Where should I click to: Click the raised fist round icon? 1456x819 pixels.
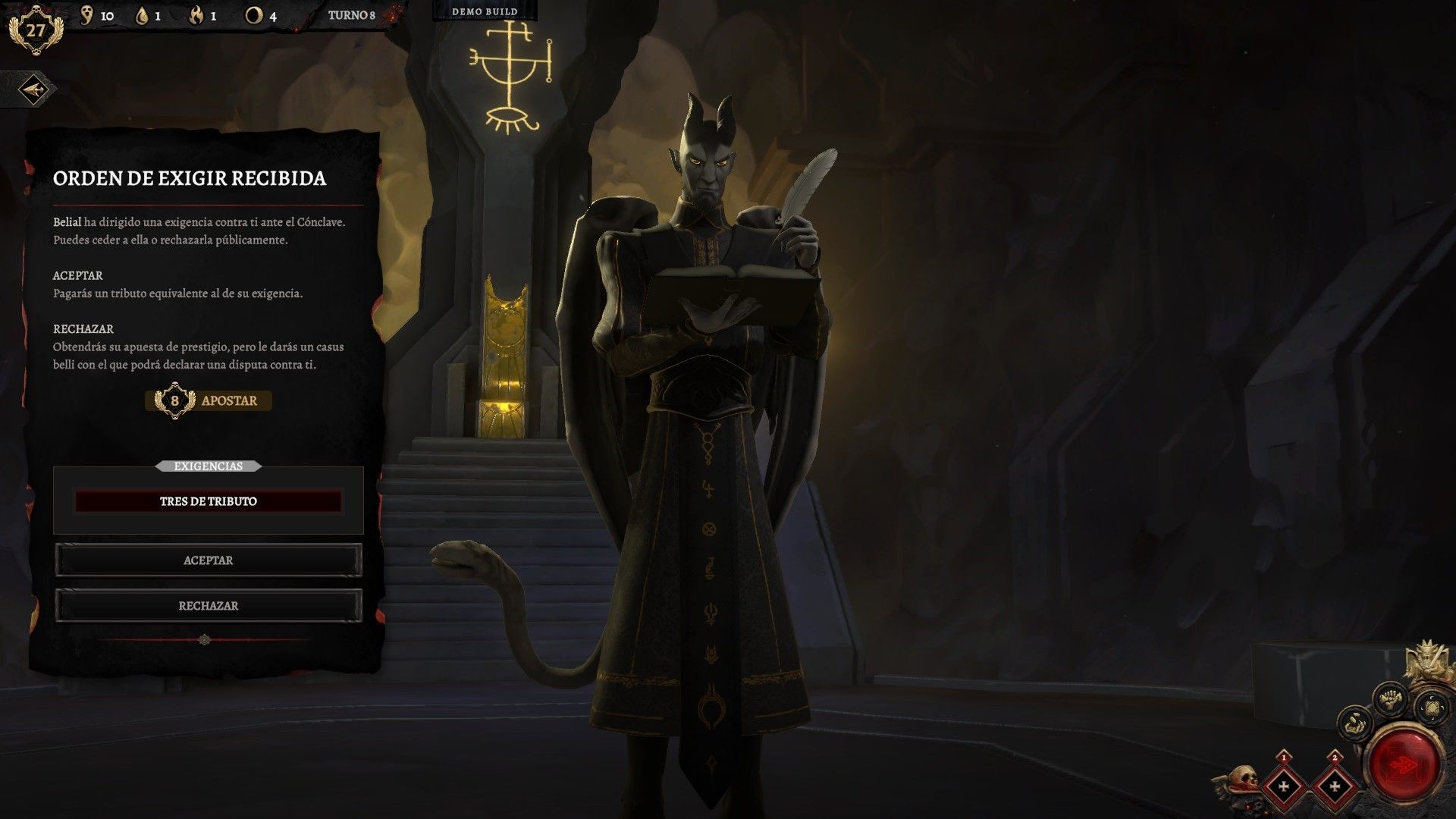(1392, 698)
